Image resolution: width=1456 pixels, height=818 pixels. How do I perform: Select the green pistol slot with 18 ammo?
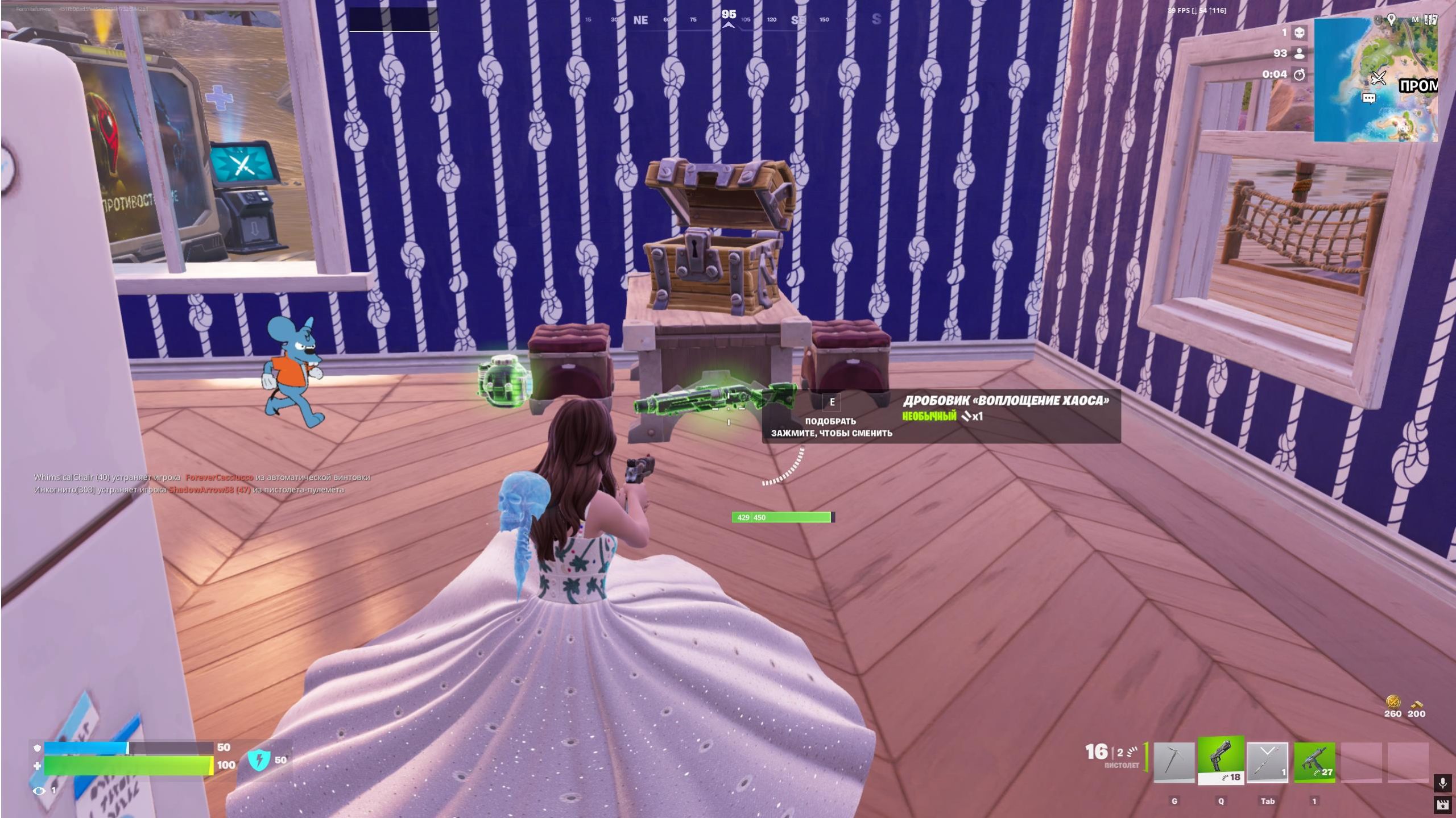(x=1221, y=761)
